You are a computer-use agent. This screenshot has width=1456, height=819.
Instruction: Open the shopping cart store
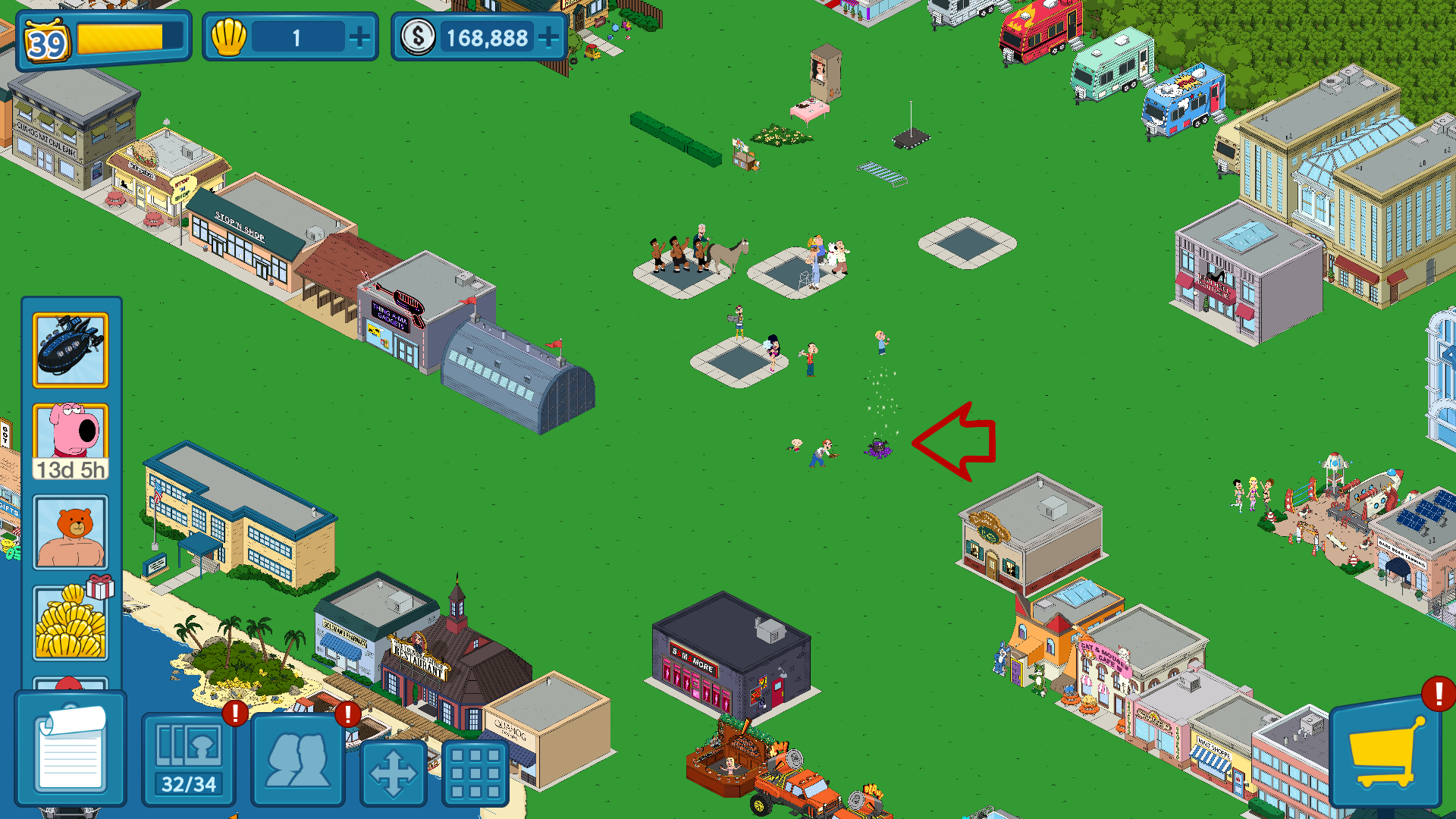(x=1385, y=752)
